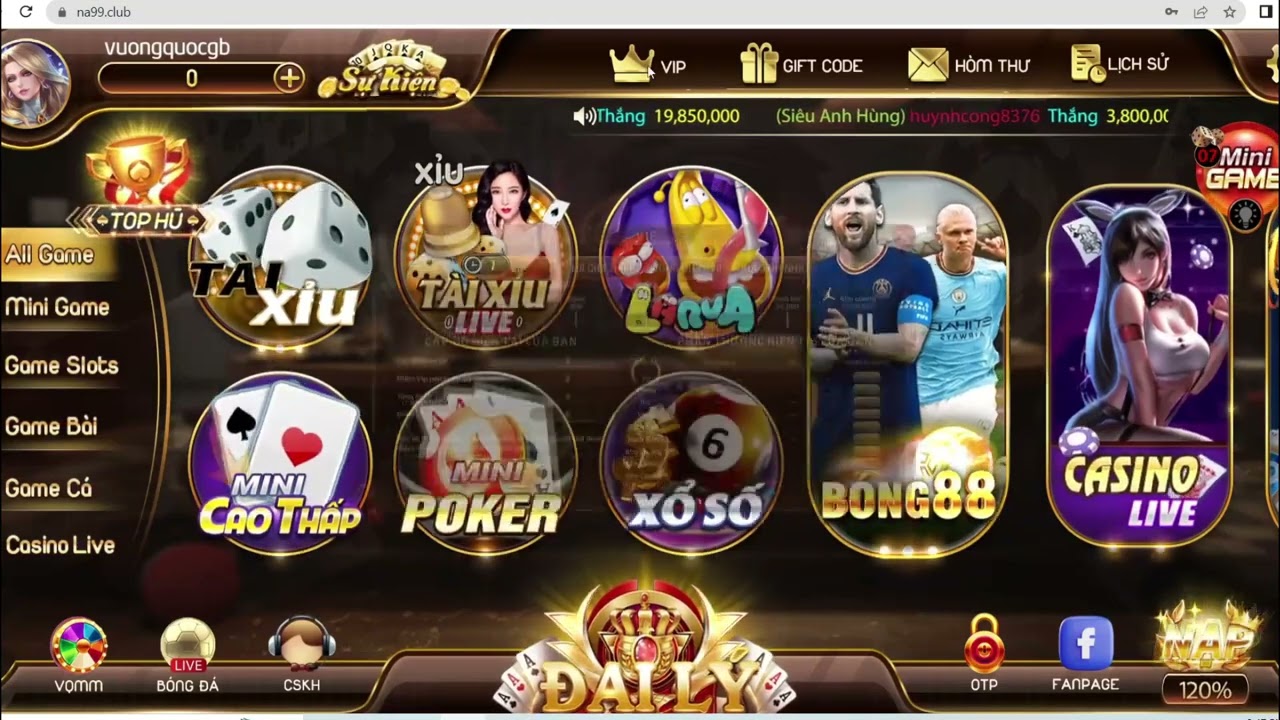Open the OTP padlock icon
Screen dimensions: 1280x720
click(985, 648)
